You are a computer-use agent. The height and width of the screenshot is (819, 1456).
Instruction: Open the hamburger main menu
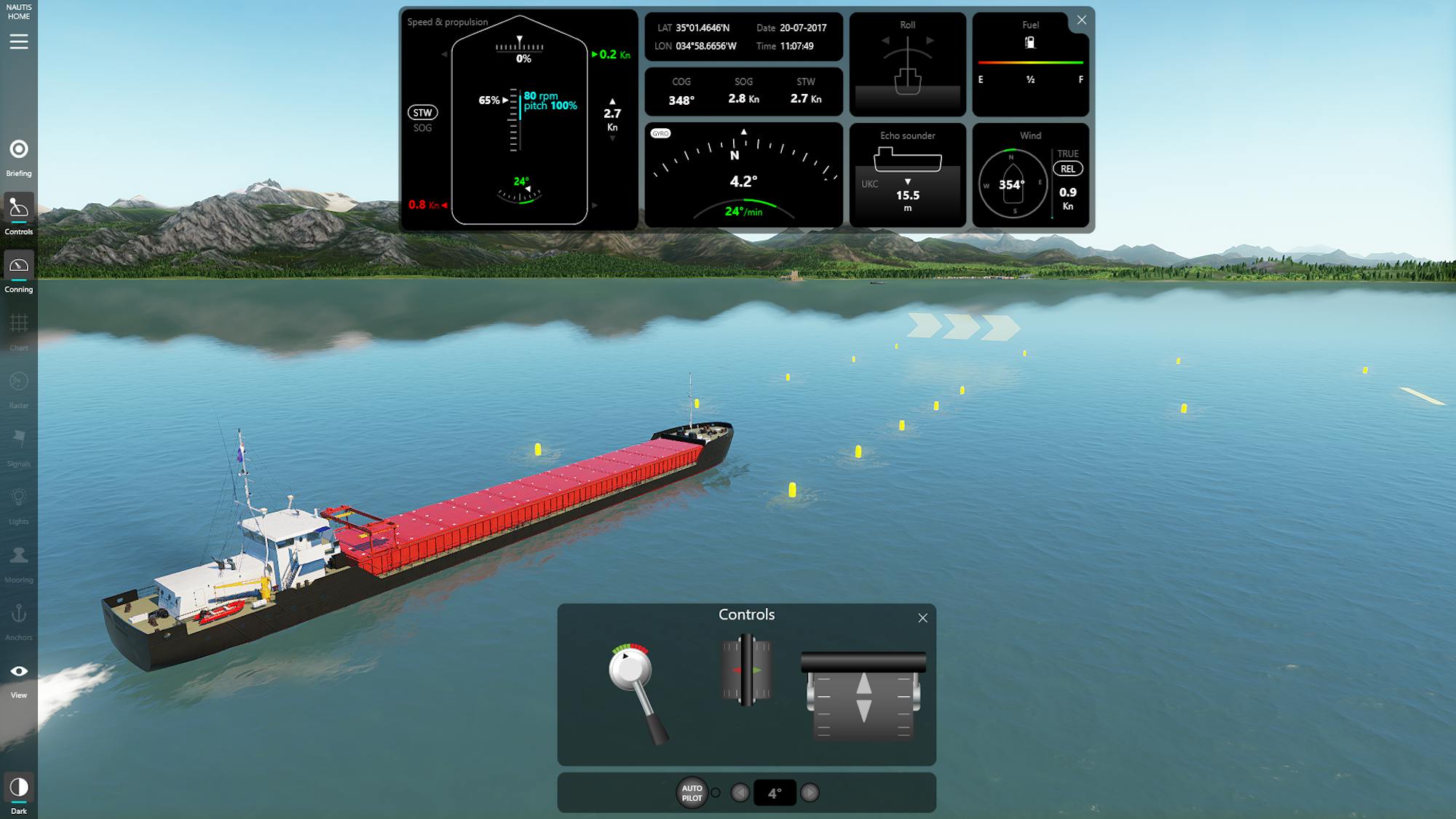19,42
